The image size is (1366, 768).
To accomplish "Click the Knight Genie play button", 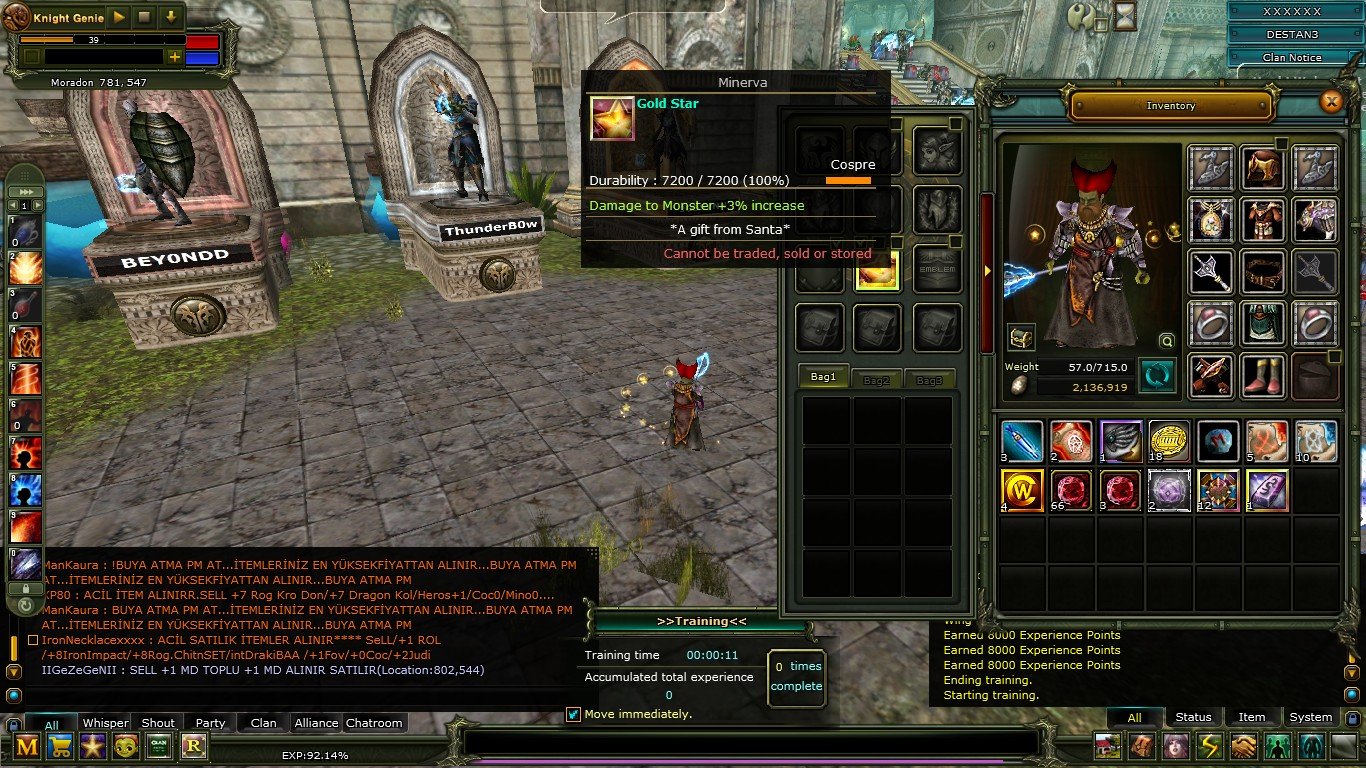I will (x=119, y=17).
